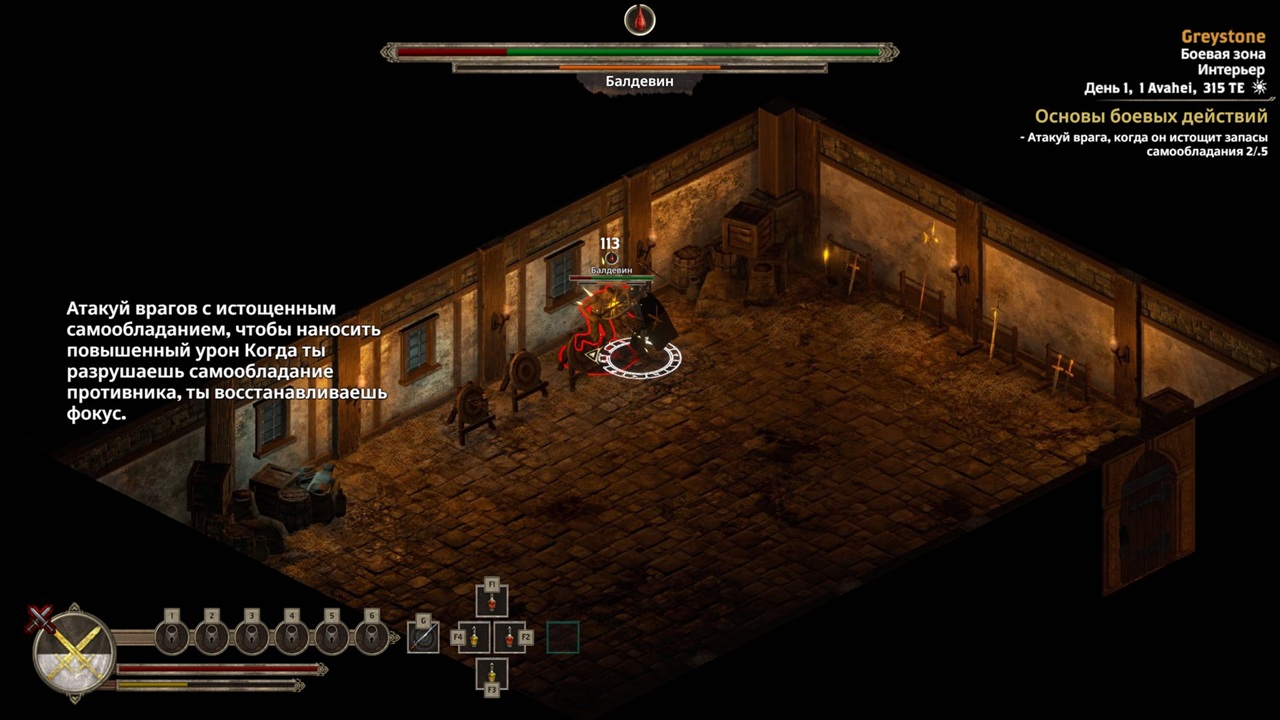Toggle the red crossed swords combat icon
This screenshot has width=1280, height=720.
tap(41, 618)
